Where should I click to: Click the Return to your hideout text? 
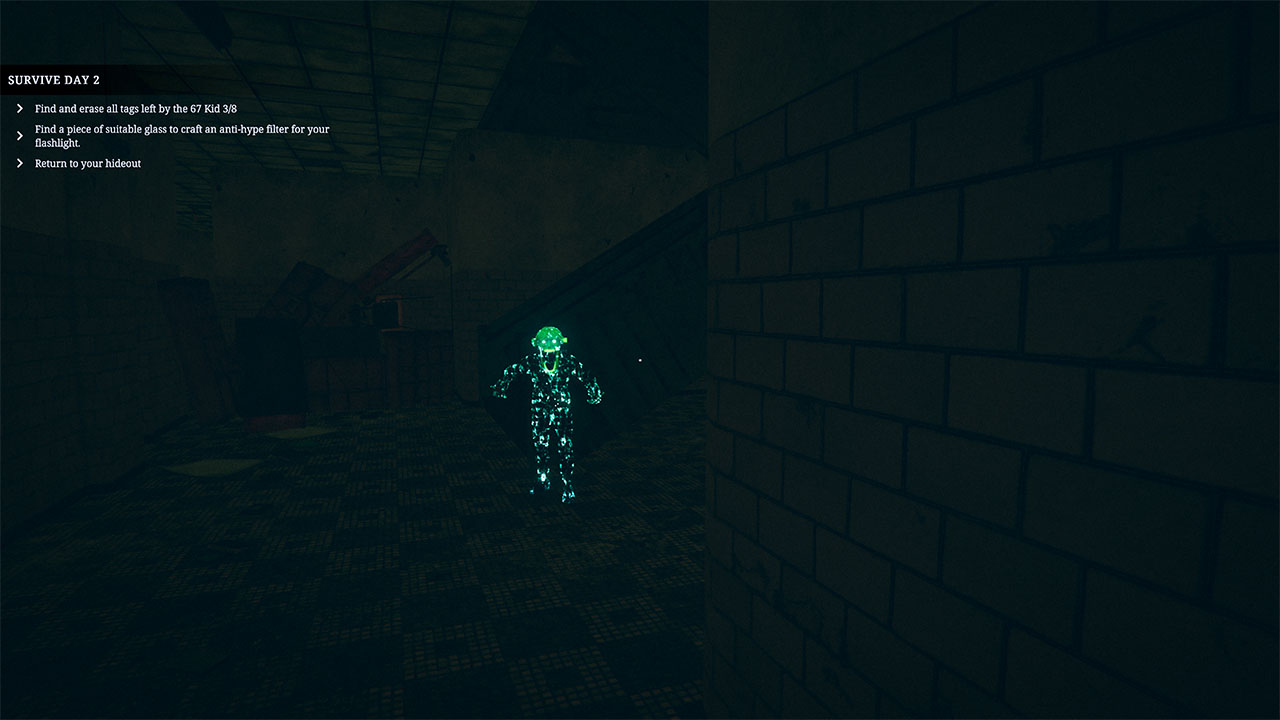[x=87, y=163]
